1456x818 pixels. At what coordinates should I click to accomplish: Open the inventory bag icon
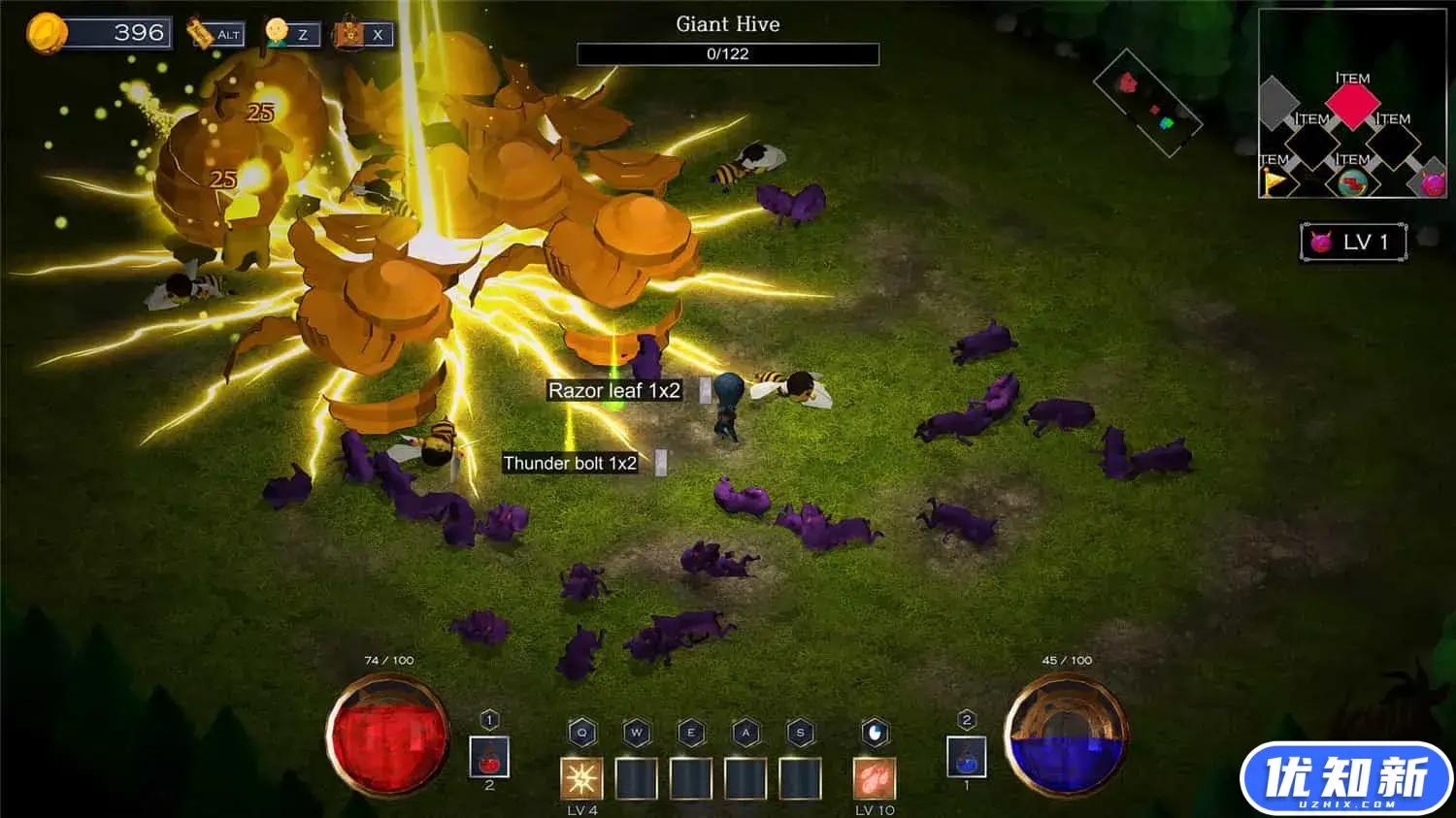[348, 34]
